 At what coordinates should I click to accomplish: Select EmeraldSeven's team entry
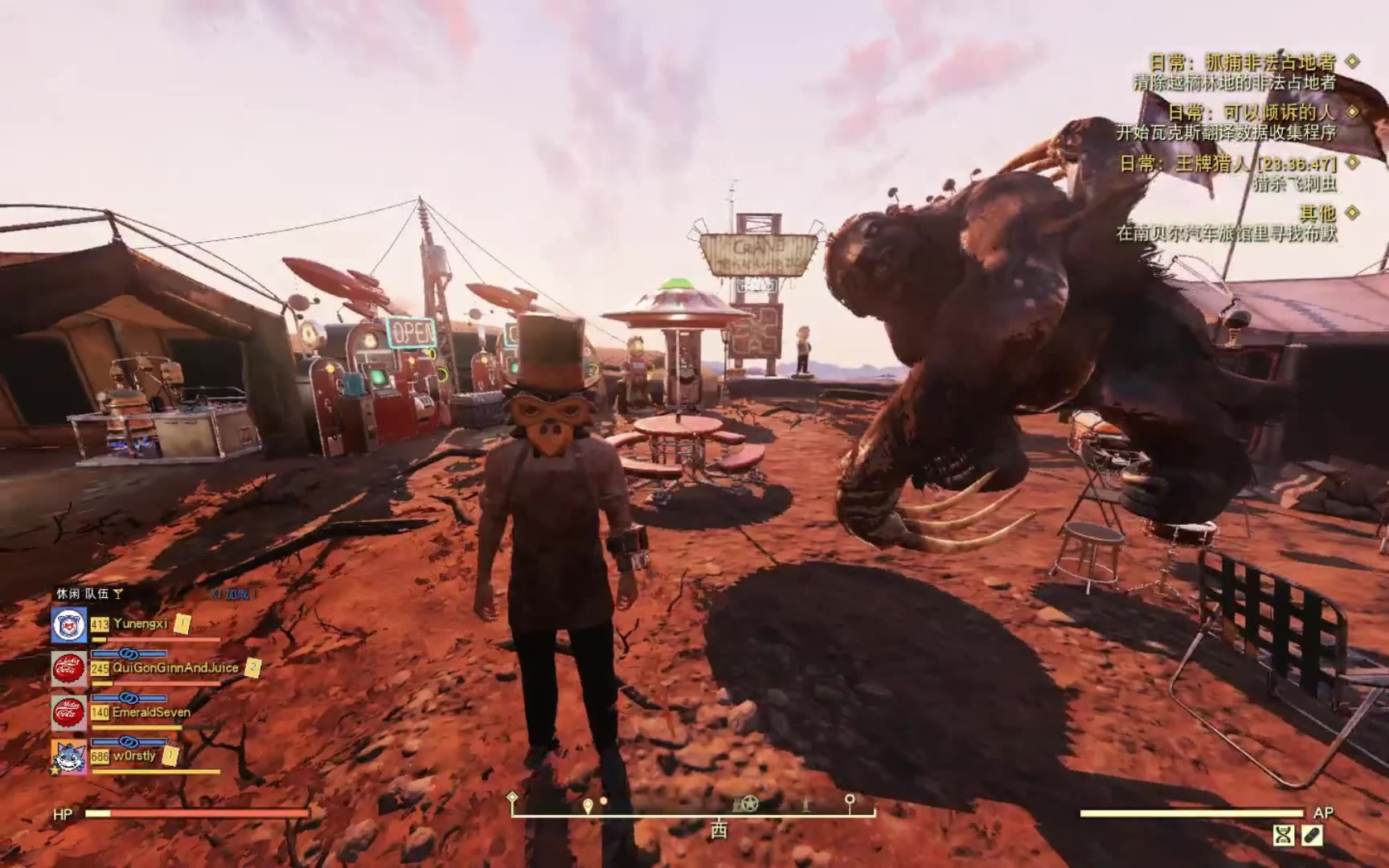[x=151, y=712]
